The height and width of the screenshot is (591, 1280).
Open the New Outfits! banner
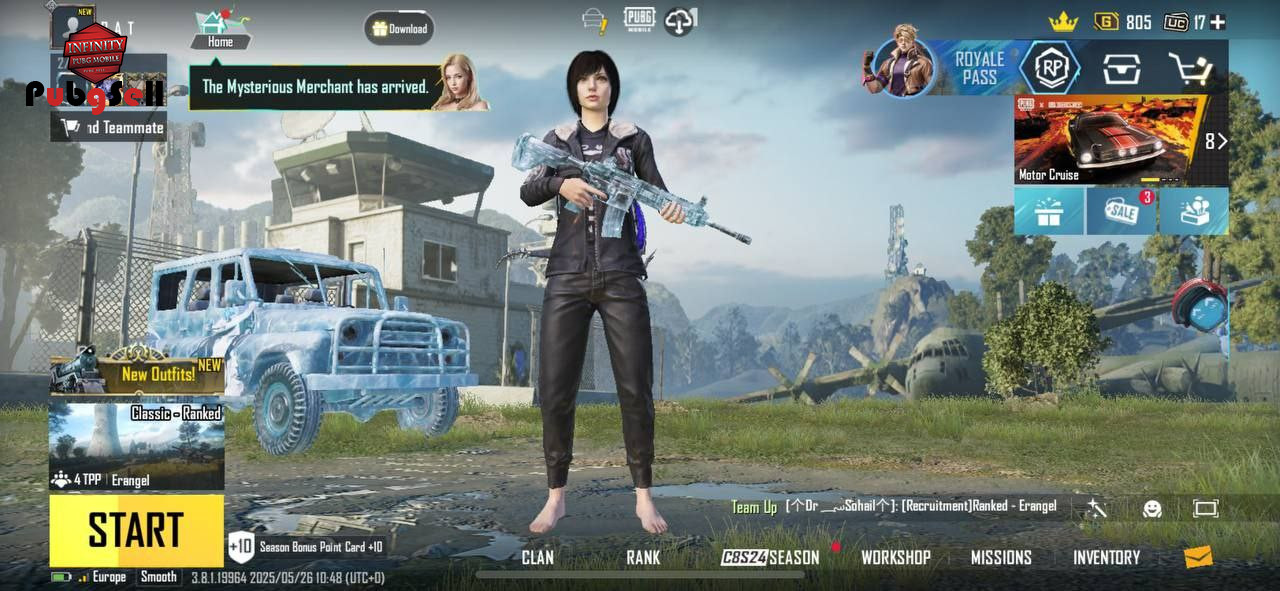point(137,373)
